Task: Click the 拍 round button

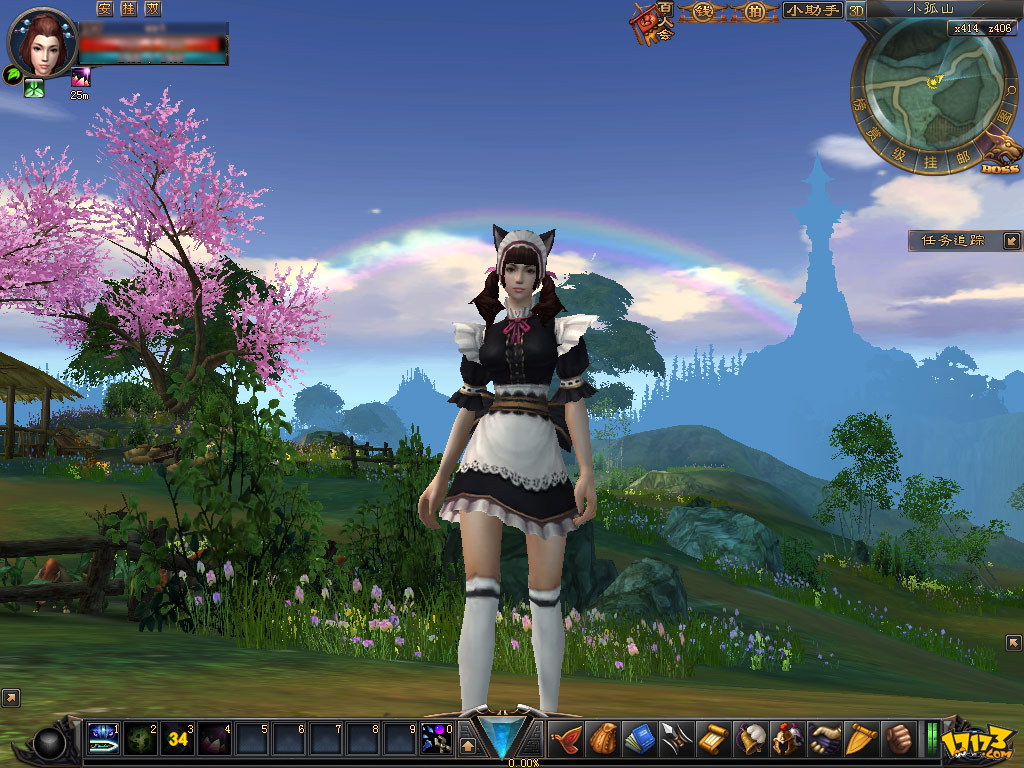Action: [x=754, y=11]
